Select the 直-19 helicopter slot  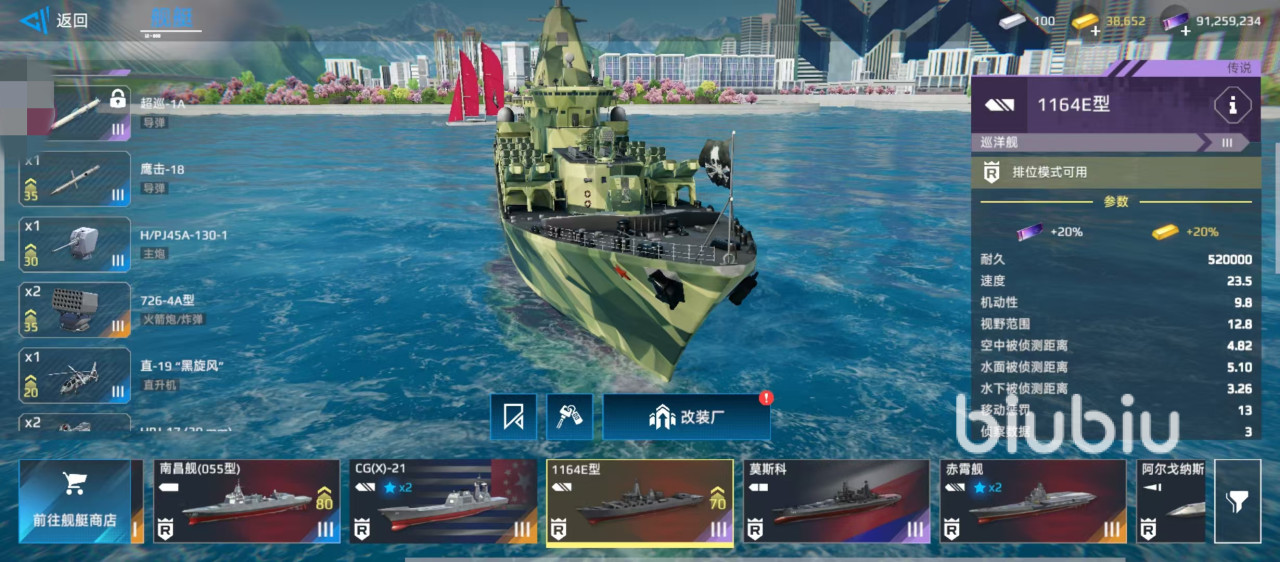75,375
